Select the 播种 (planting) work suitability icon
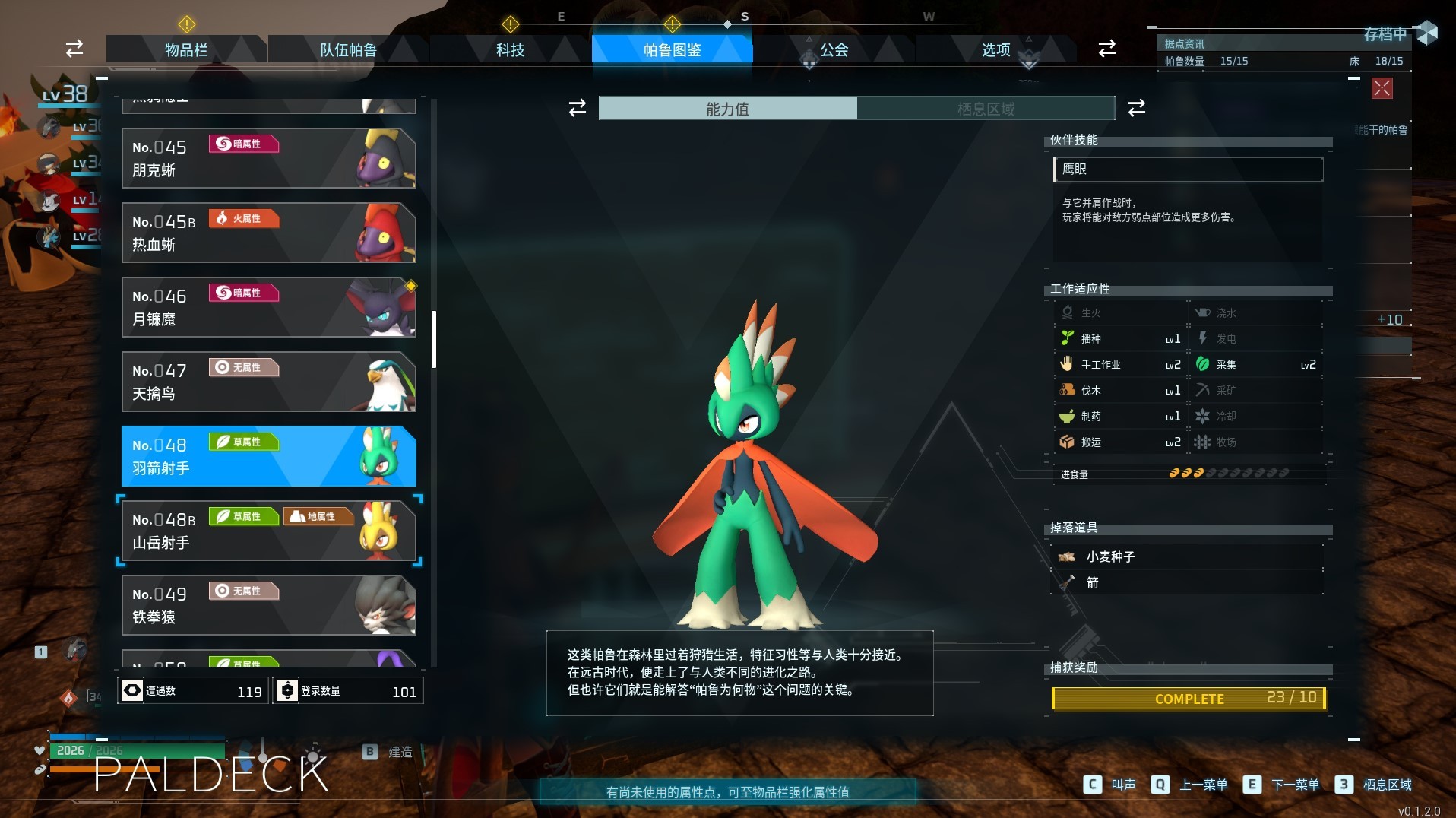This screenshot has width=1456, height=818. [x=1068, y=338]
